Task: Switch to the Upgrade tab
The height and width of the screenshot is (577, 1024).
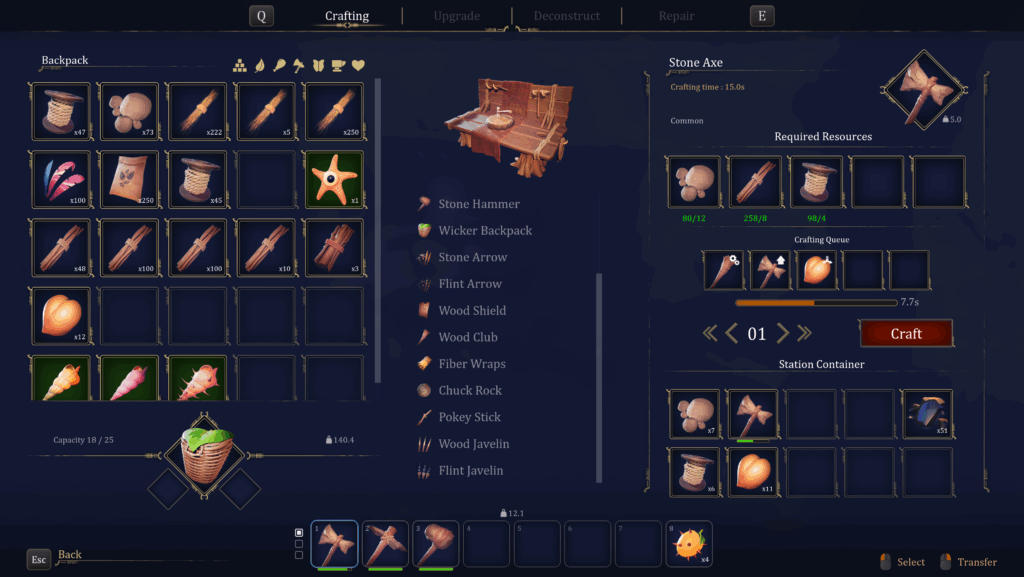Action: point(456,16)
